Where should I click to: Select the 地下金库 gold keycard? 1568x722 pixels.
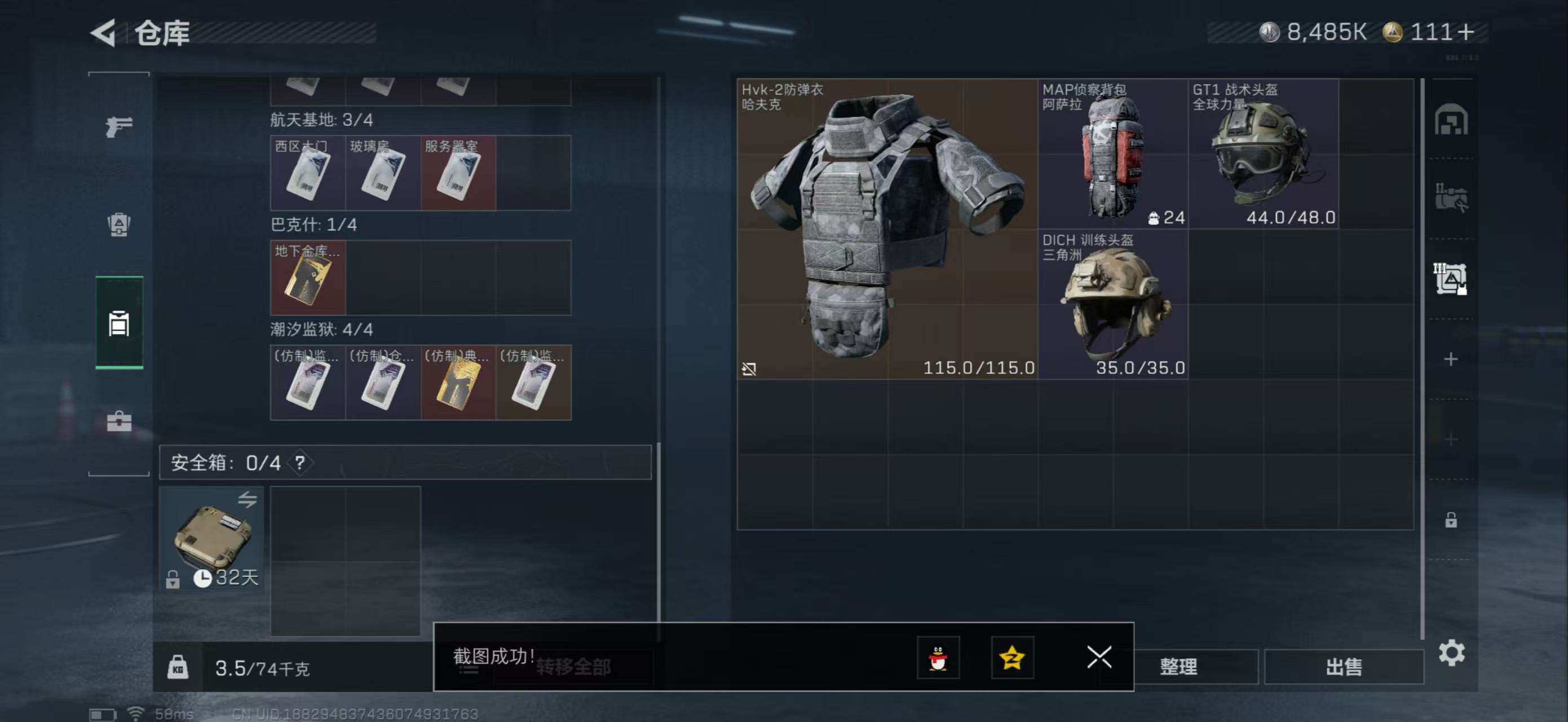[308, 278]
